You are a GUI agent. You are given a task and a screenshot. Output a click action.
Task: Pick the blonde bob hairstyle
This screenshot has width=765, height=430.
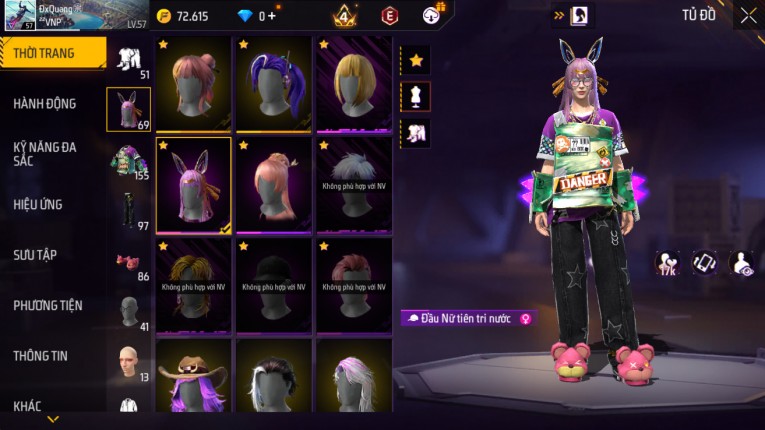[x=354, y=83]
